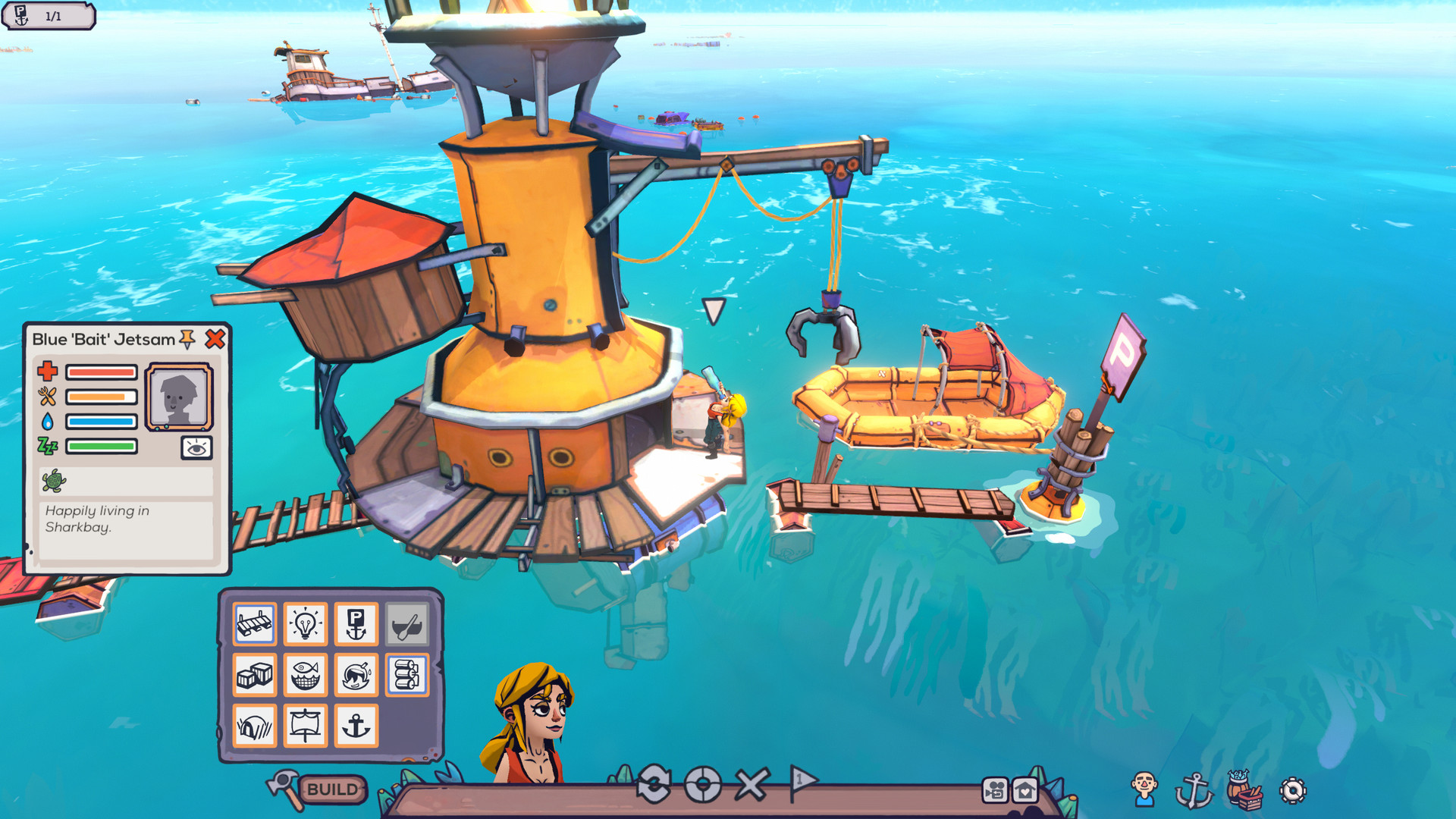This screenshot has height=819, width=1456.
Task: Select the anchor build item
Action: tap(356, 725)
